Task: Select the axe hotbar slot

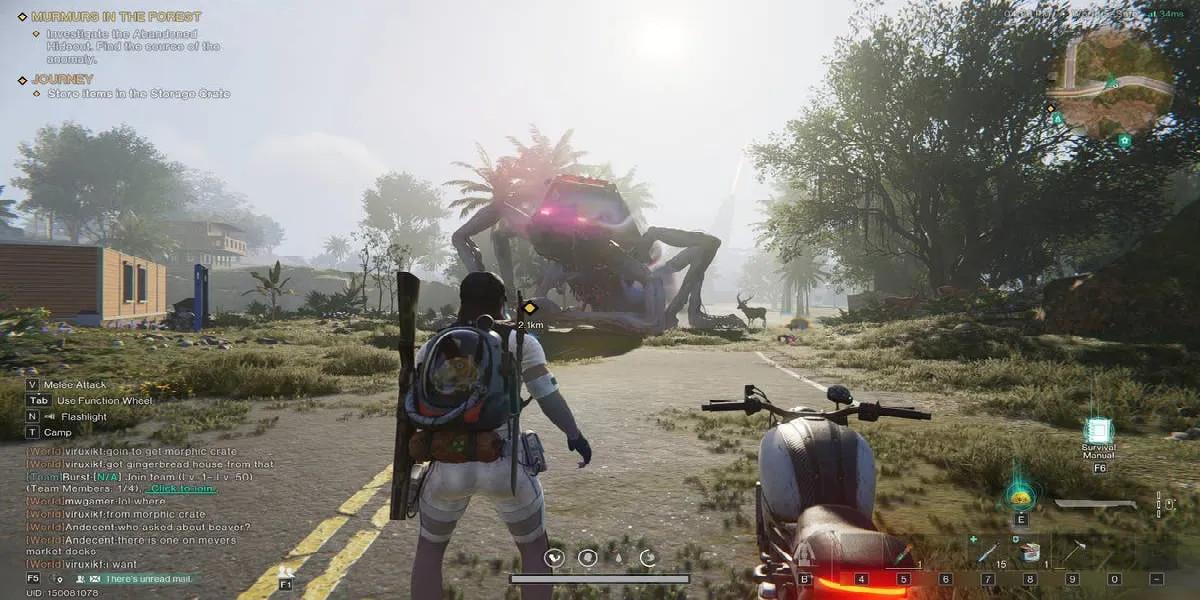Action: (x=1073, y=551)
